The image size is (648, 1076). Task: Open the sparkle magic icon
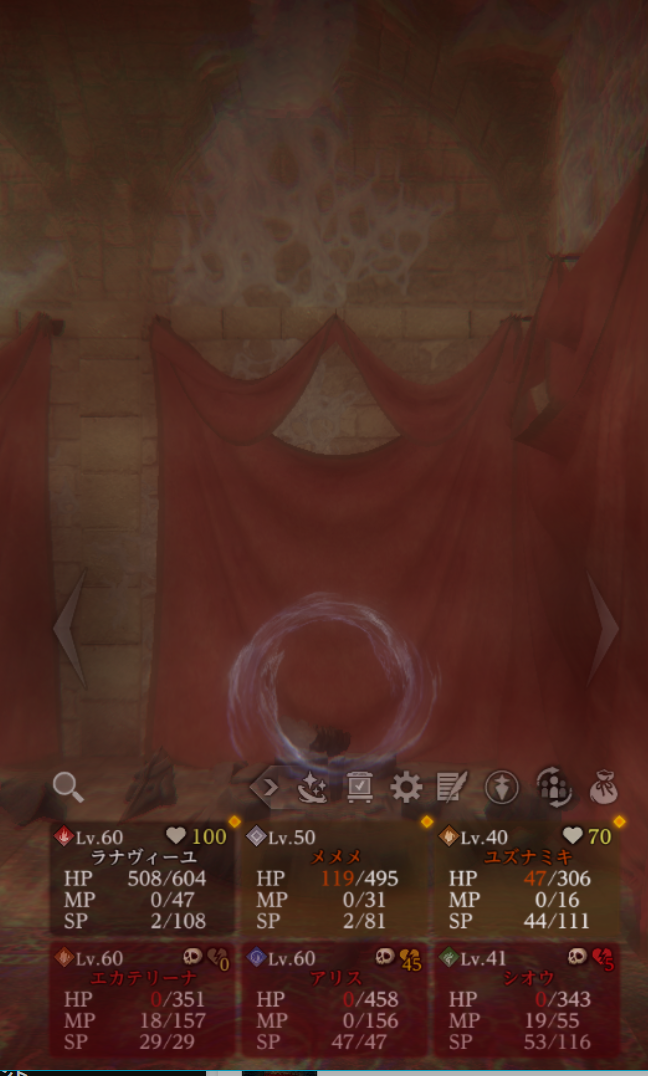coord(313,788)
